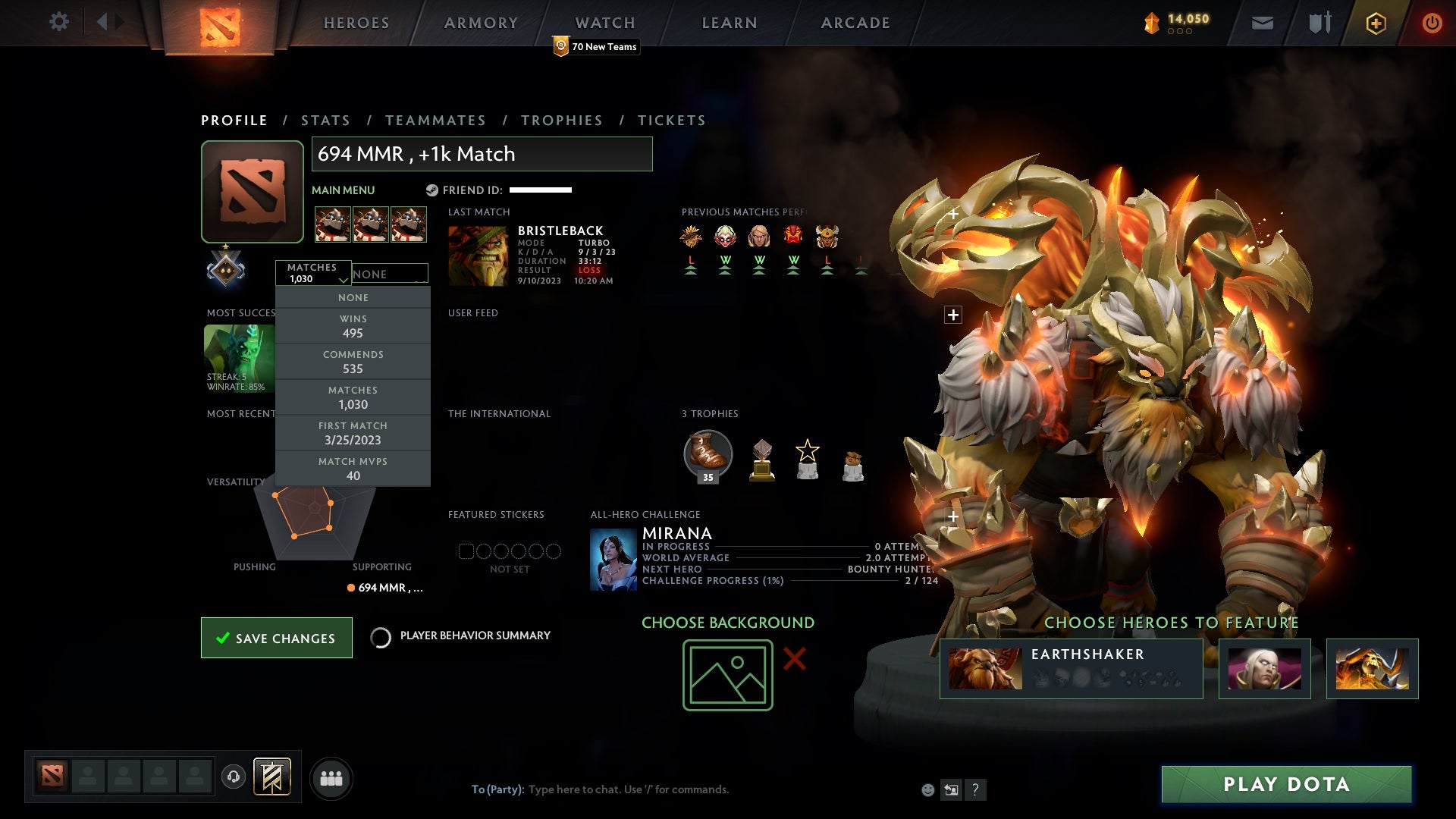Viewport: 1456px width, 819px height.
Task: Switch to the TROPHIES tab
Action: click(x=561, y=120)
